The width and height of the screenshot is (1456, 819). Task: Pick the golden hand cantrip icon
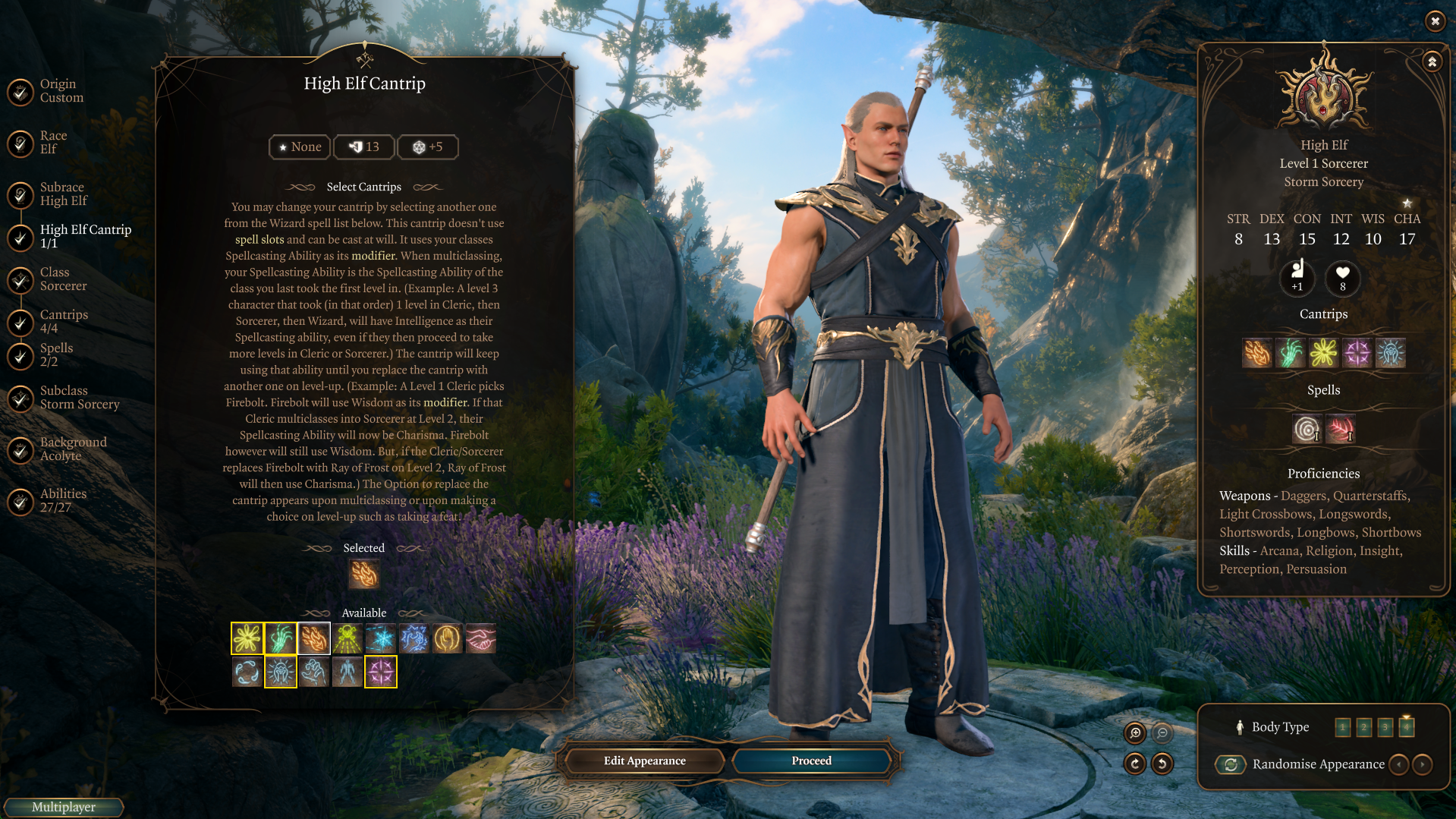tap(447, 638)
